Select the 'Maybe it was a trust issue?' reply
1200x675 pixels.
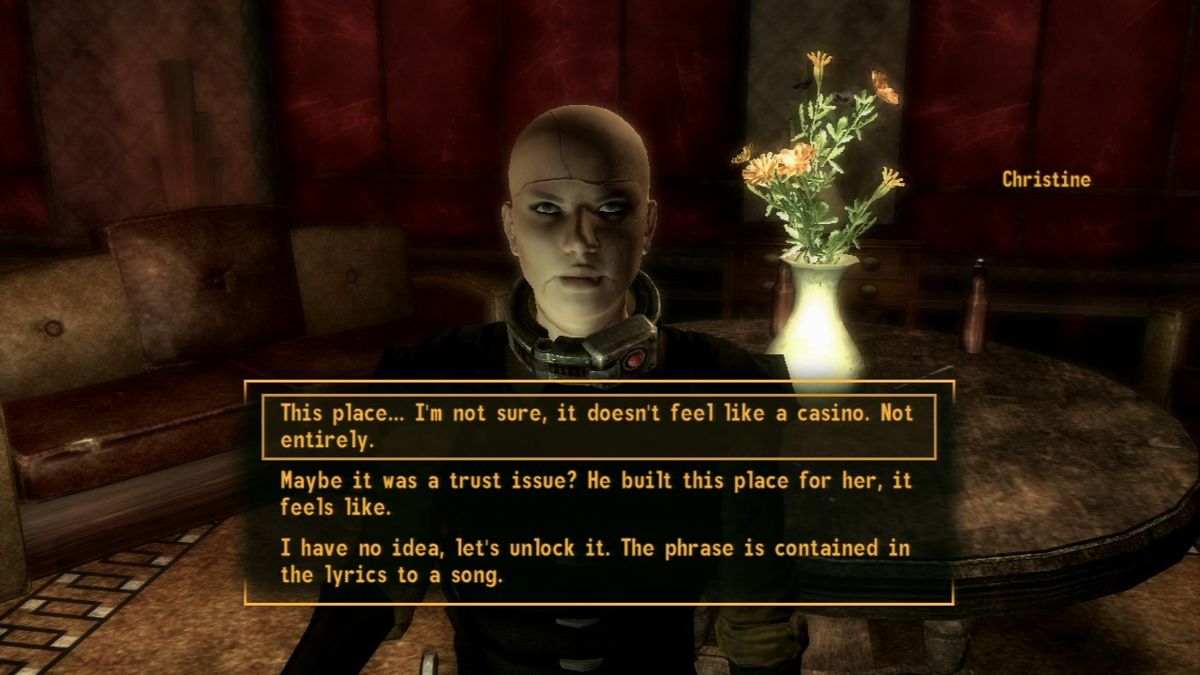tap(597, 493)
